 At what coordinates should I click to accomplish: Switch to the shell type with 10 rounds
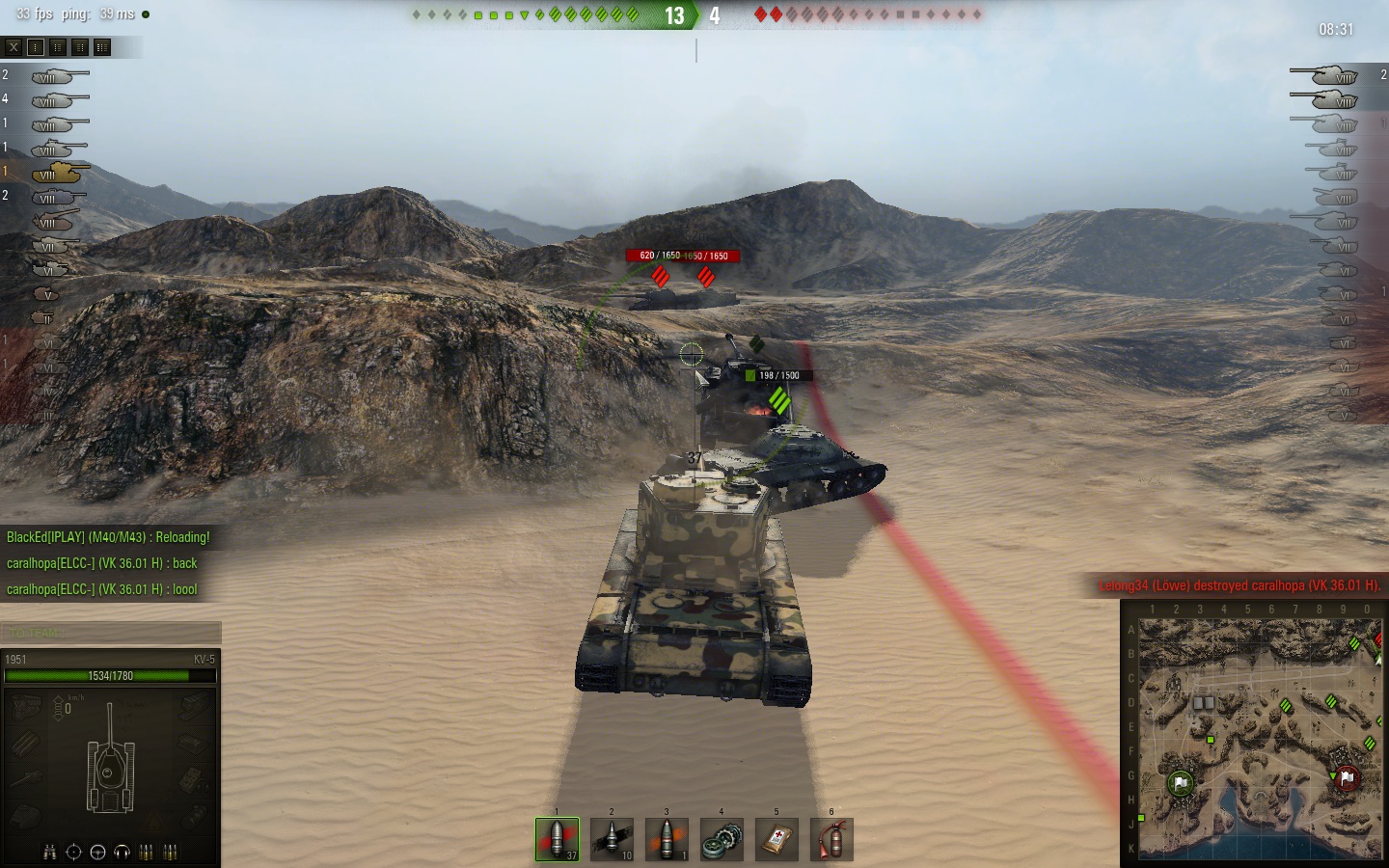point(612,839)
